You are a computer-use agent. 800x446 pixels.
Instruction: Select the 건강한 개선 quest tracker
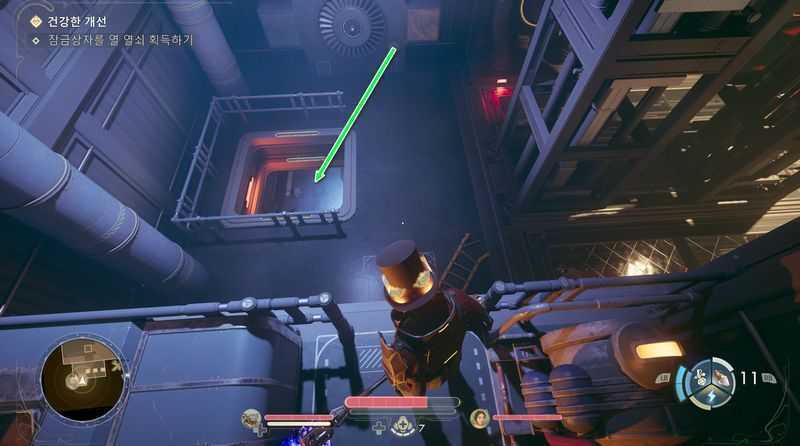(76, 22)
